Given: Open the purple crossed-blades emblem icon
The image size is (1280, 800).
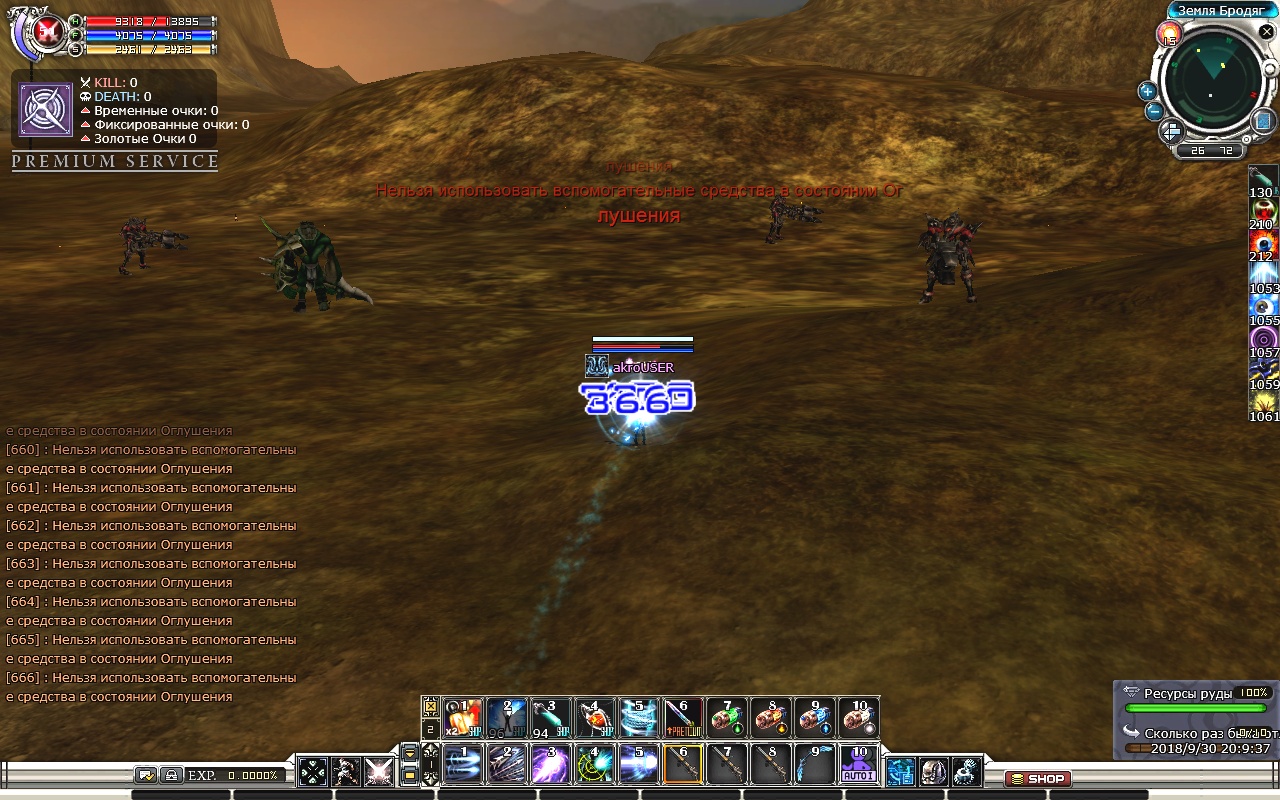Looking at the screenshot, I should coord(46,110).
